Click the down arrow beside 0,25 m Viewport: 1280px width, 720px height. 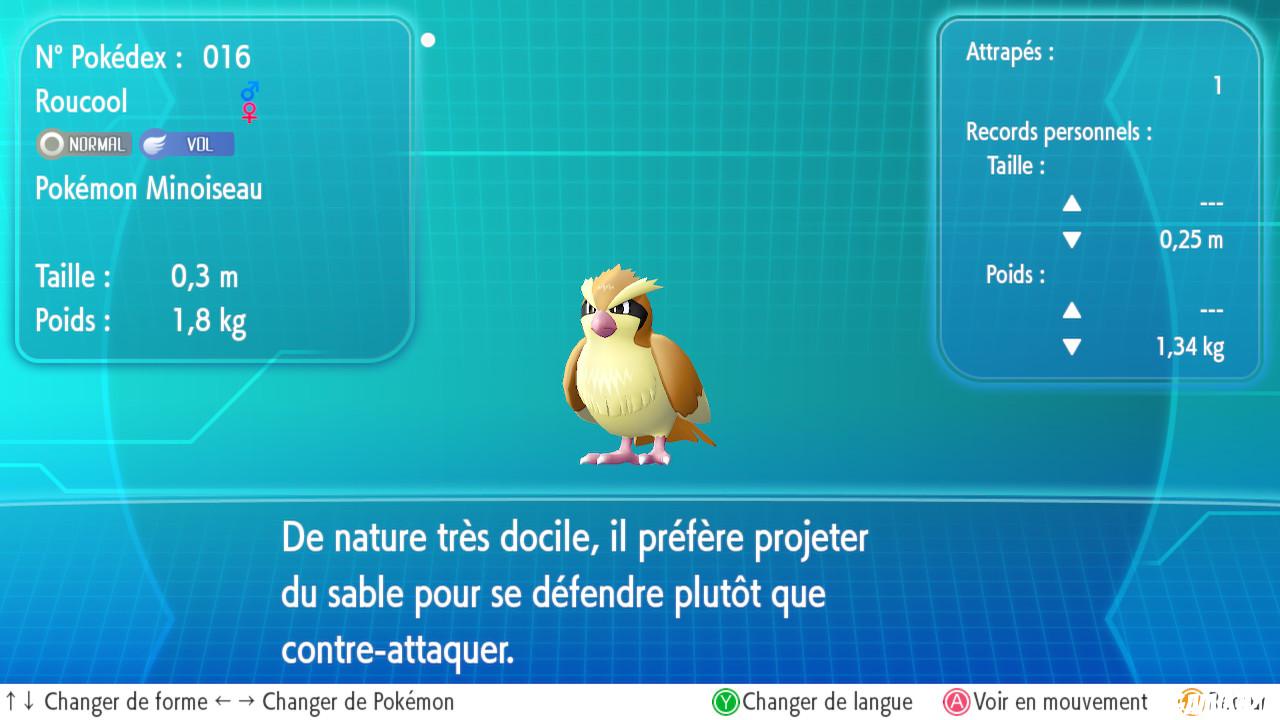[x=1072, y=239]
